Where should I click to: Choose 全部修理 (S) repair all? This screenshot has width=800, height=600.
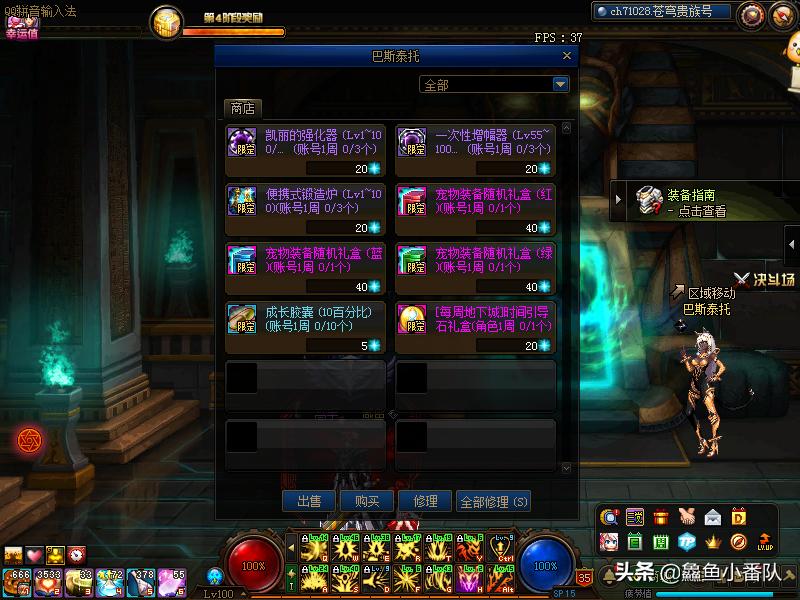493,502
